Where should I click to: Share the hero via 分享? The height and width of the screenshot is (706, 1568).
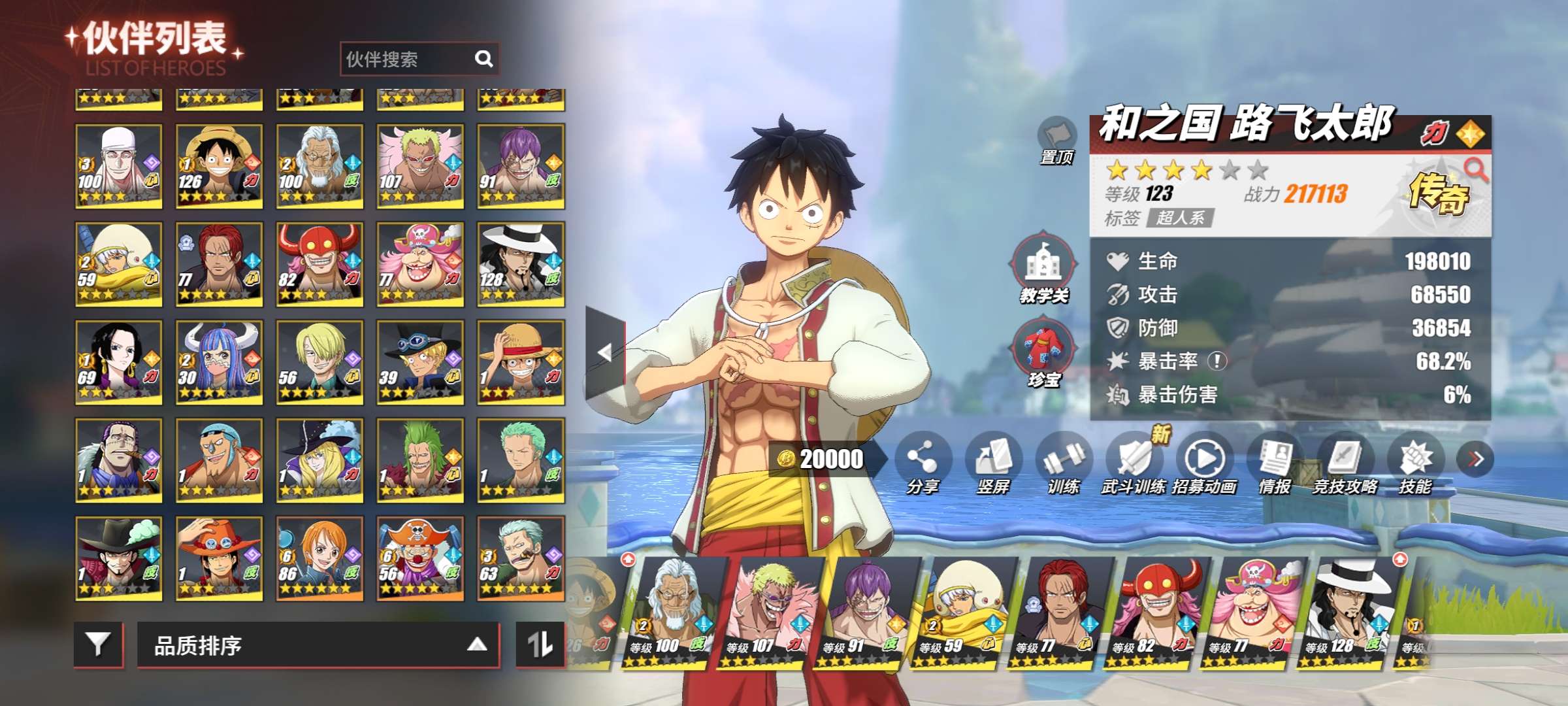pyautogui.click(x=922, y=462)
